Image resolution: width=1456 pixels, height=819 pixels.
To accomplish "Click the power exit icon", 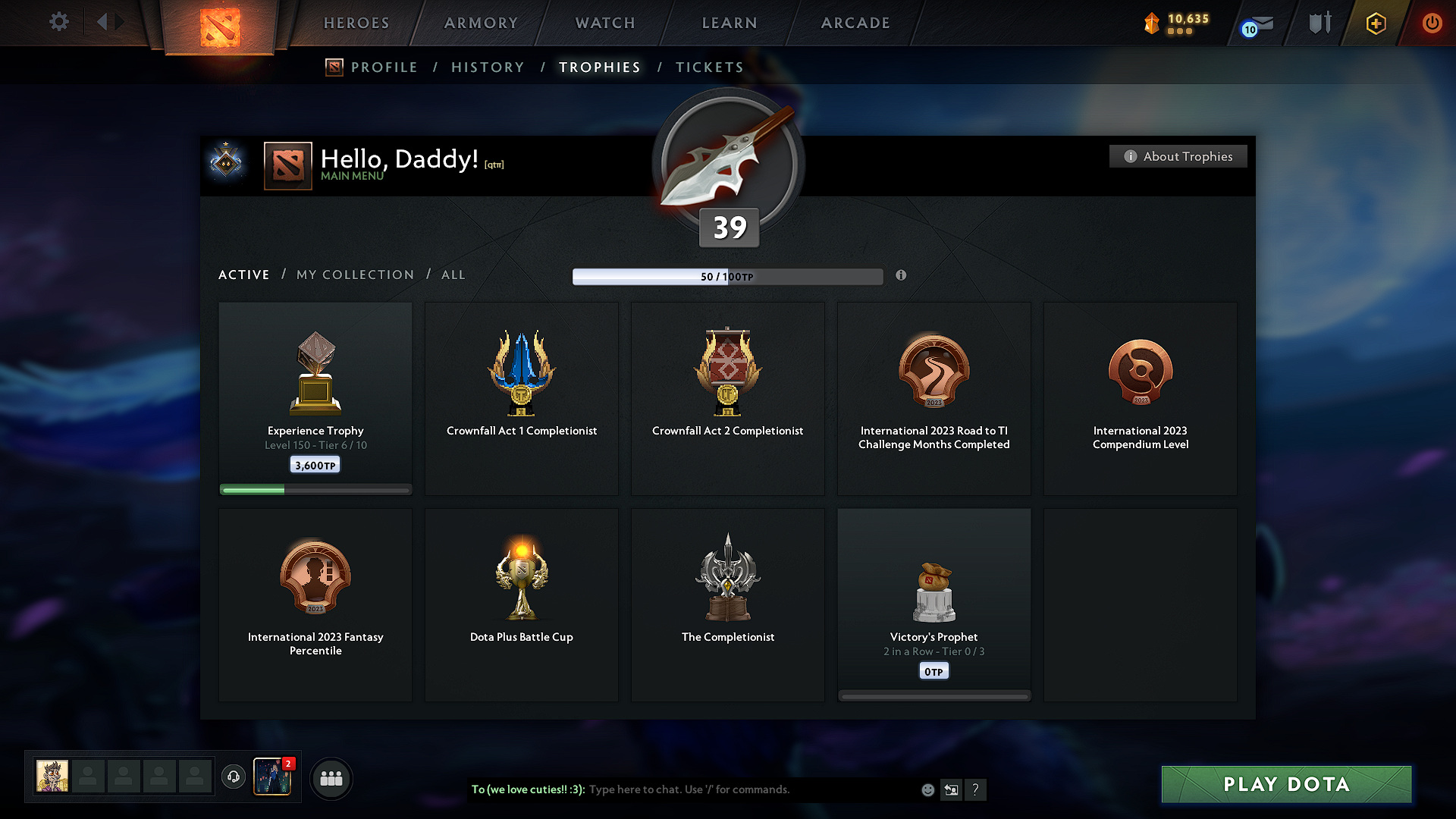I will pyautogui.click(x=1432, y=24).
